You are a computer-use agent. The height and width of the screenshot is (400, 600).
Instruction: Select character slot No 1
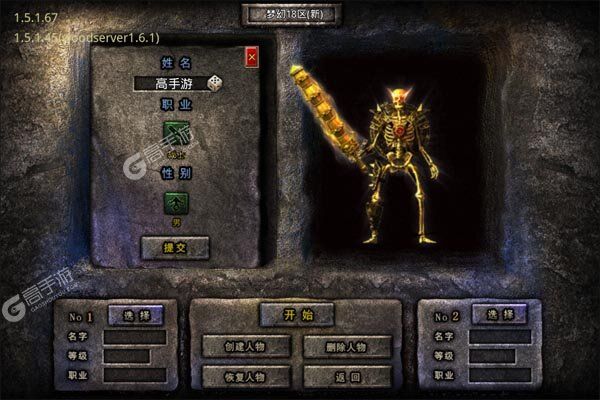[x=135, y=315]
